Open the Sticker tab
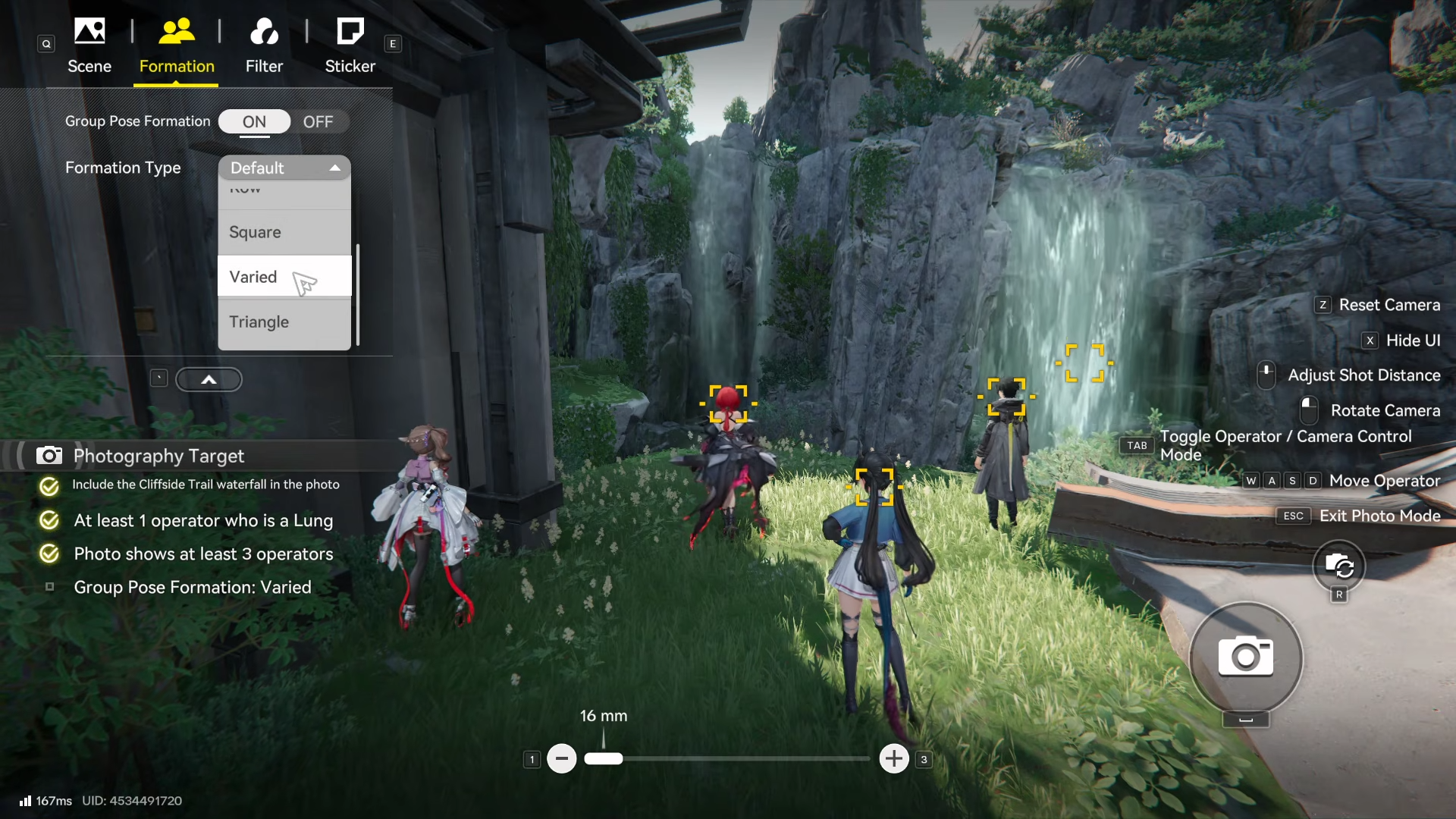Viewport: 1456px width, 819px height. pyautogui.click(x=350, y=45)
